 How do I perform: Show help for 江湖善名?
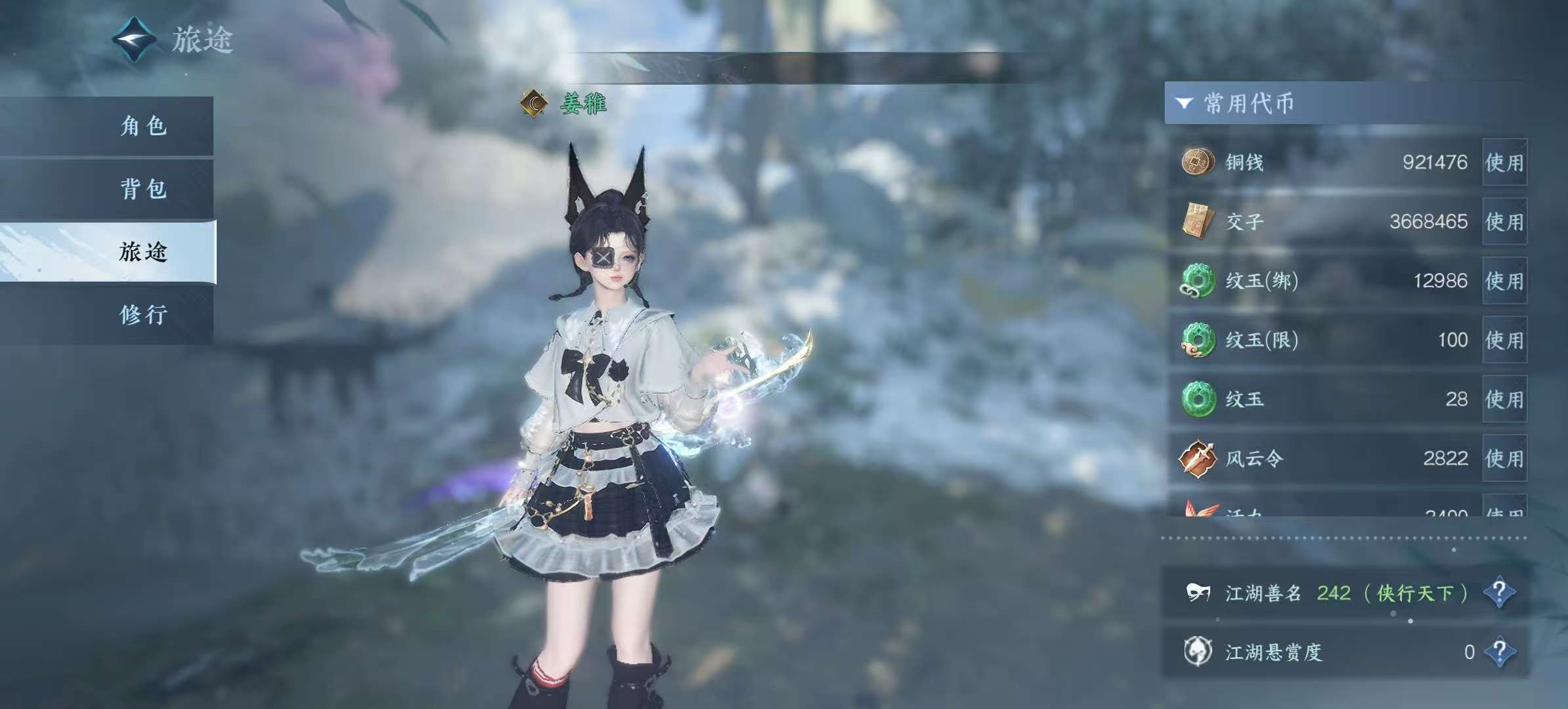(x=1499, y=593)
